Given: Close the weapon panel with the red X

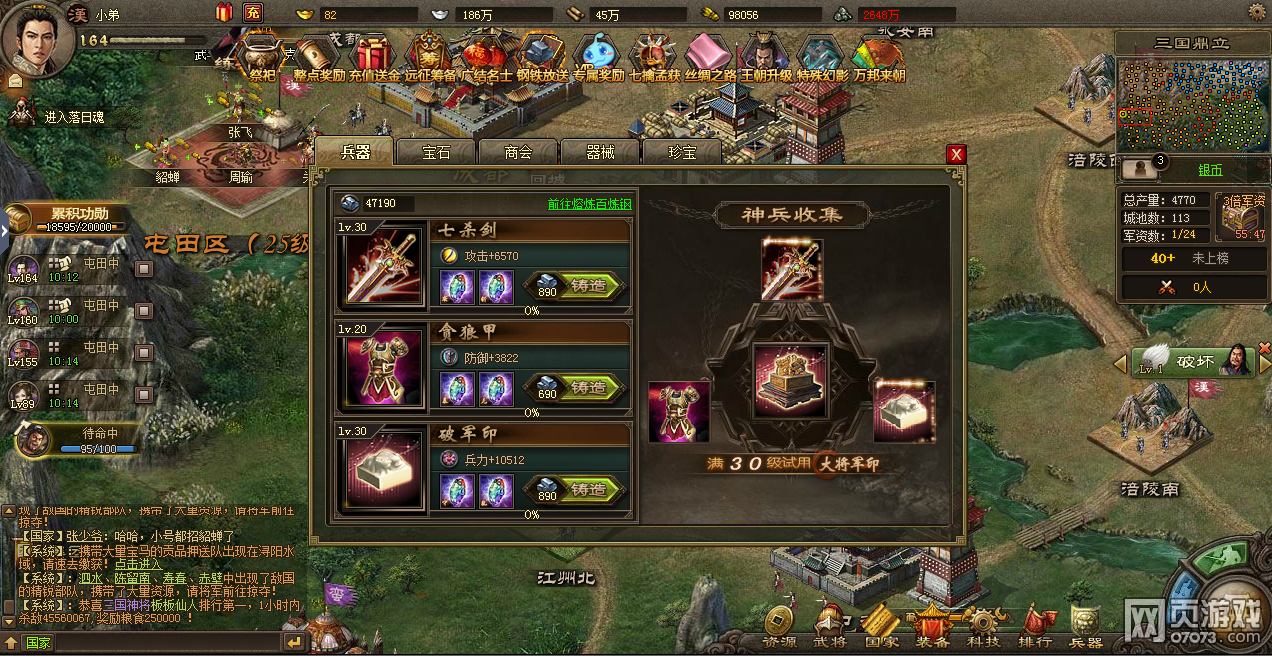Looking at the screenshot, I should pyautogui.click(x=957, y=153).
